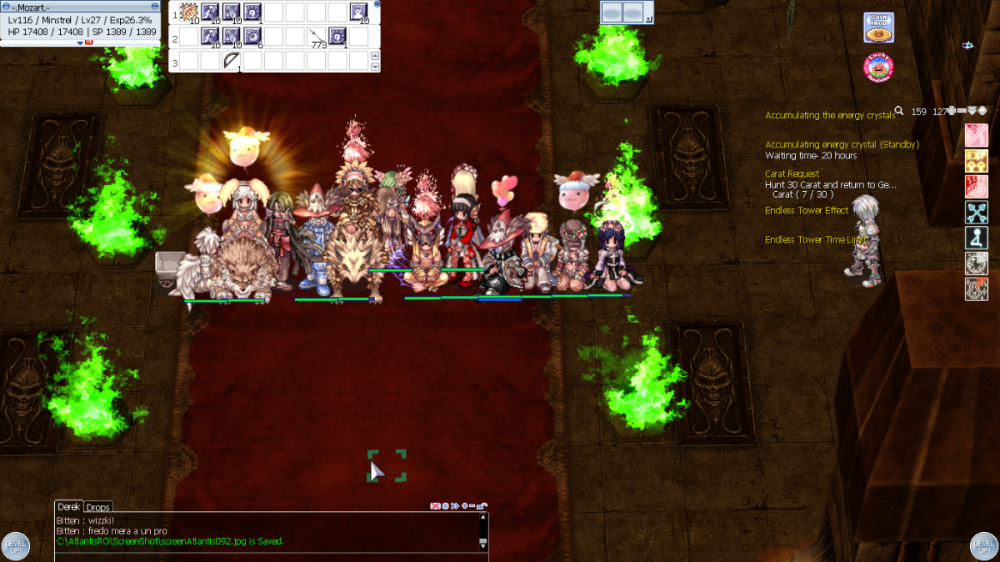Click the right Level Up button
This screenshot has width=1000, height=562.
[x=984, y=546]
